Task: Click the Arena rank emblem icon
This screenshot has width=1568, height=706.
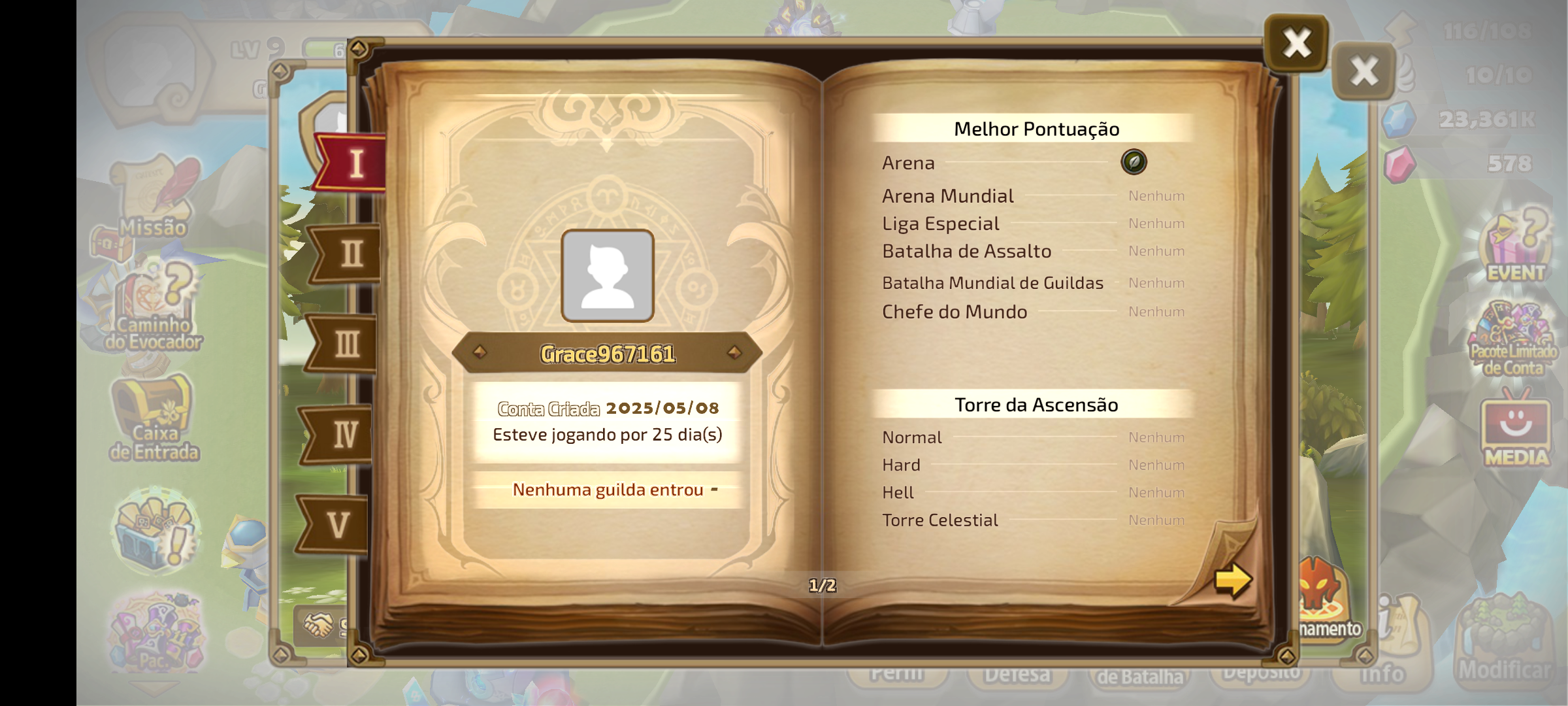Action: coord(1134,162)
